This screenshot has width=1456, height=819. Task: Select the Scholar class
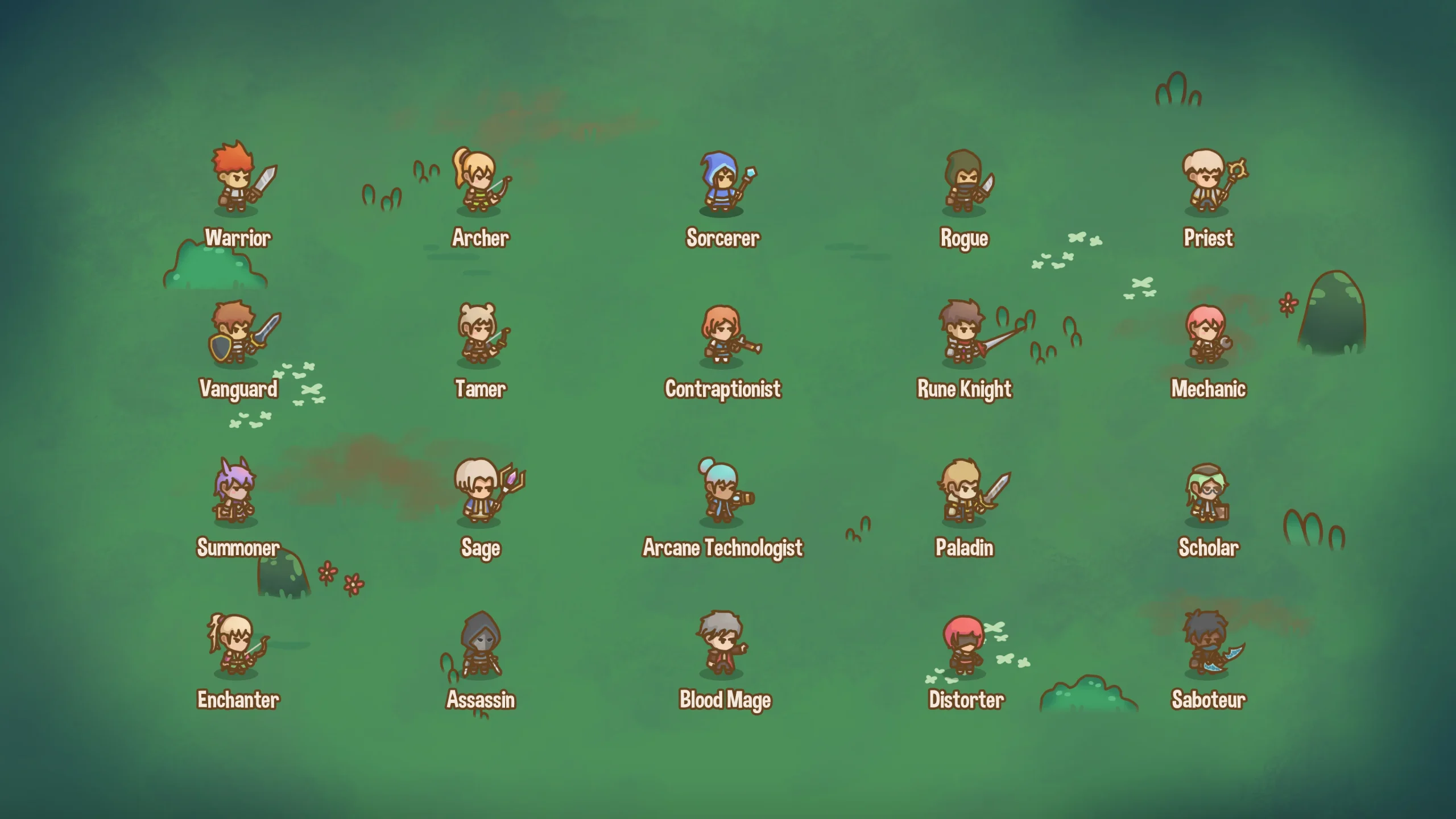coord(1207,494)
